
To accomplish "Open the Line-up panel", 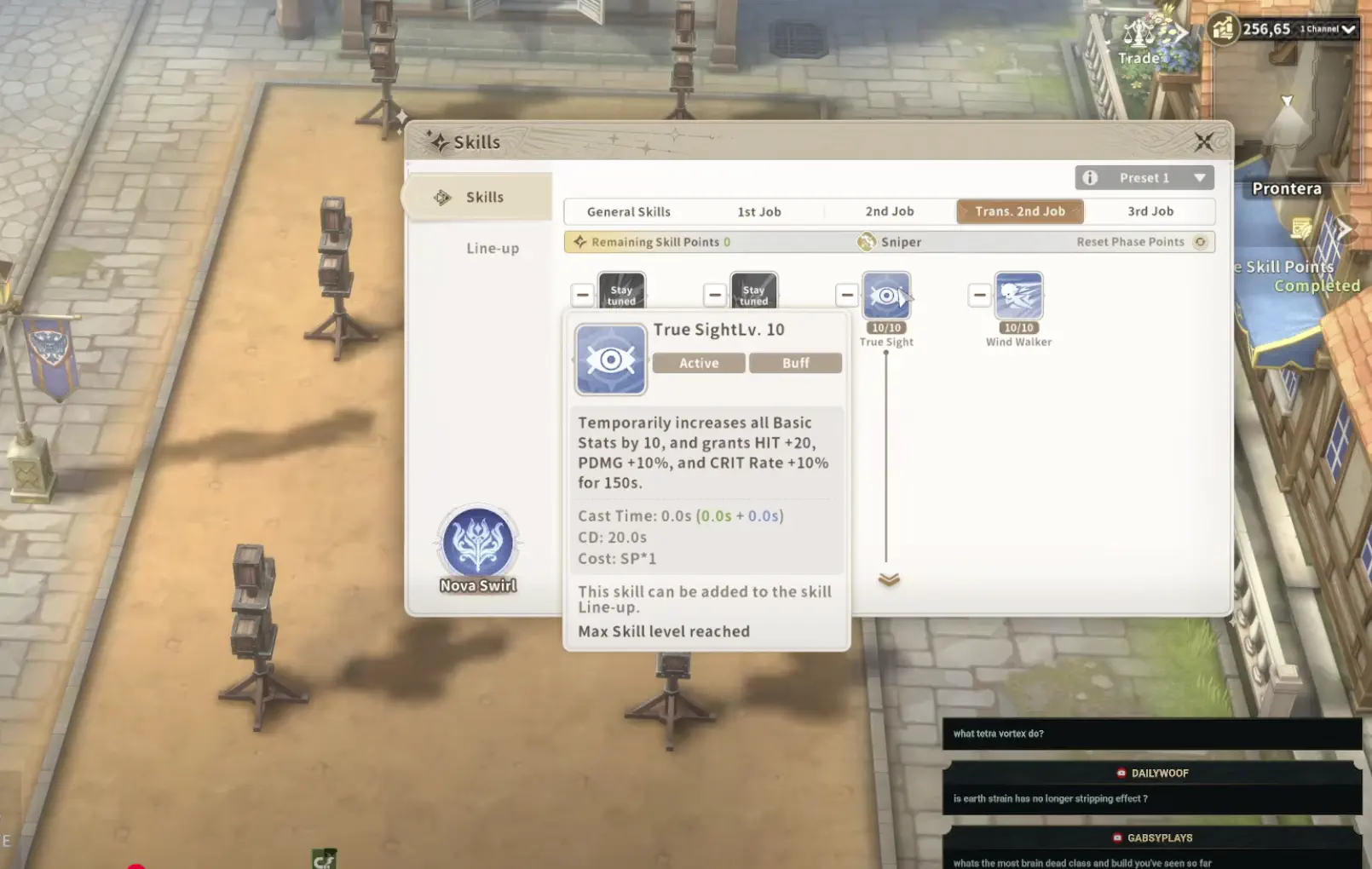I will click(493, 248).
